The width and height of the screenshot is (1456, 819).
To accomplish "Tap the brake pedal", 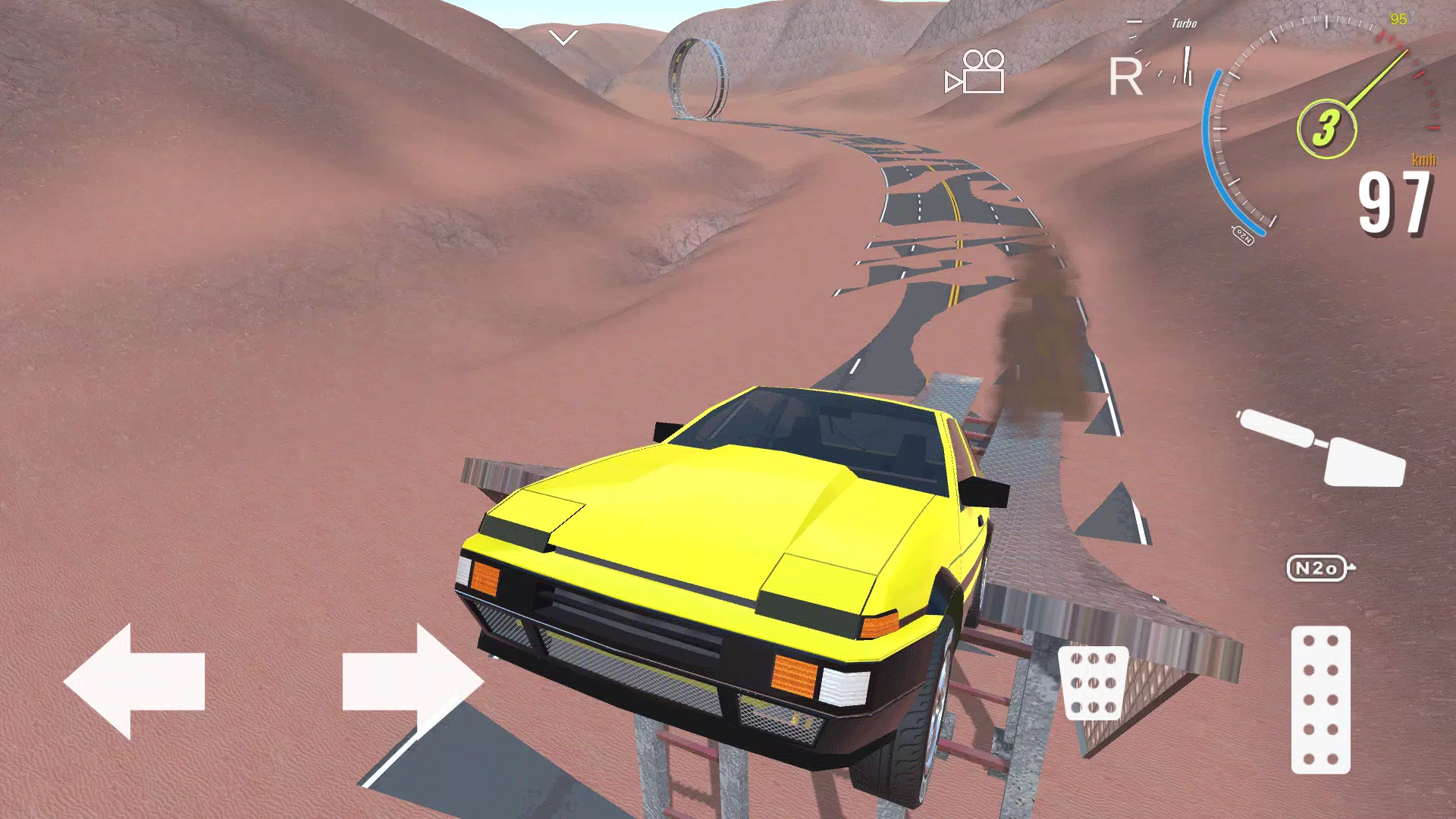I will coord(1093,682).
